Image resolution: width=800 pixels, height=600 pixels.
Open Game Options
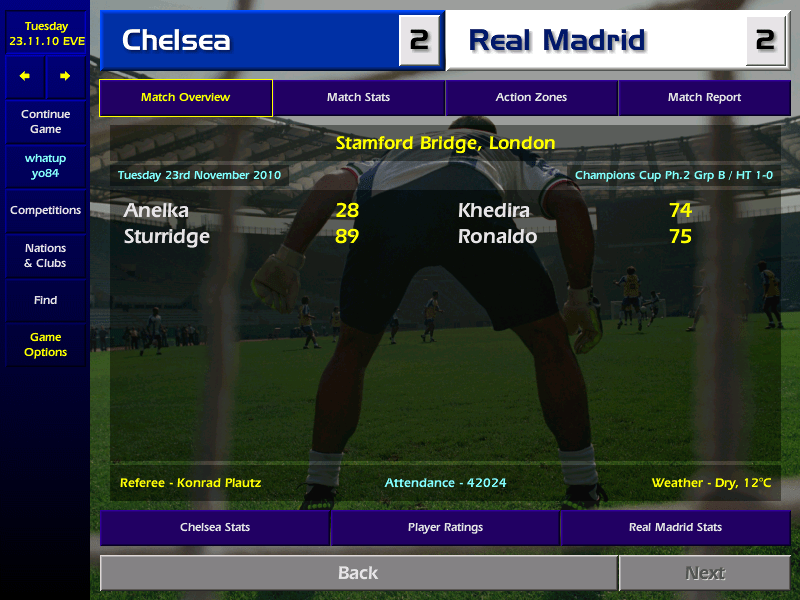coord(46,345)
